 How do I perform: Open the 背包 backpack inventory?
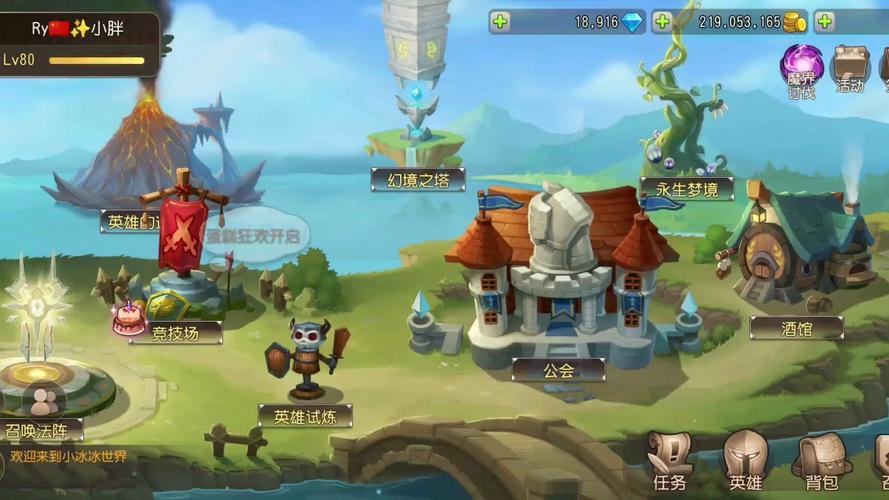click(x=821, y=463)
